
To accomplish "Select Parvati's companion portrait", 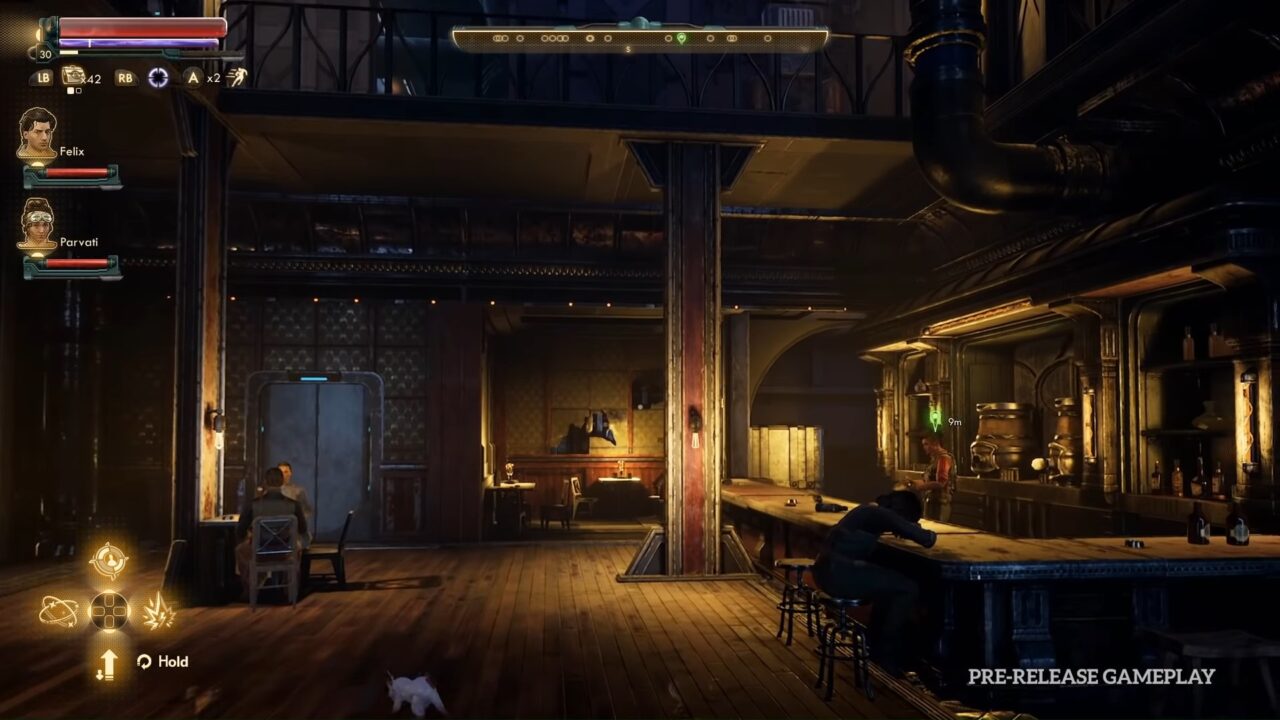I will pos(37,224).
